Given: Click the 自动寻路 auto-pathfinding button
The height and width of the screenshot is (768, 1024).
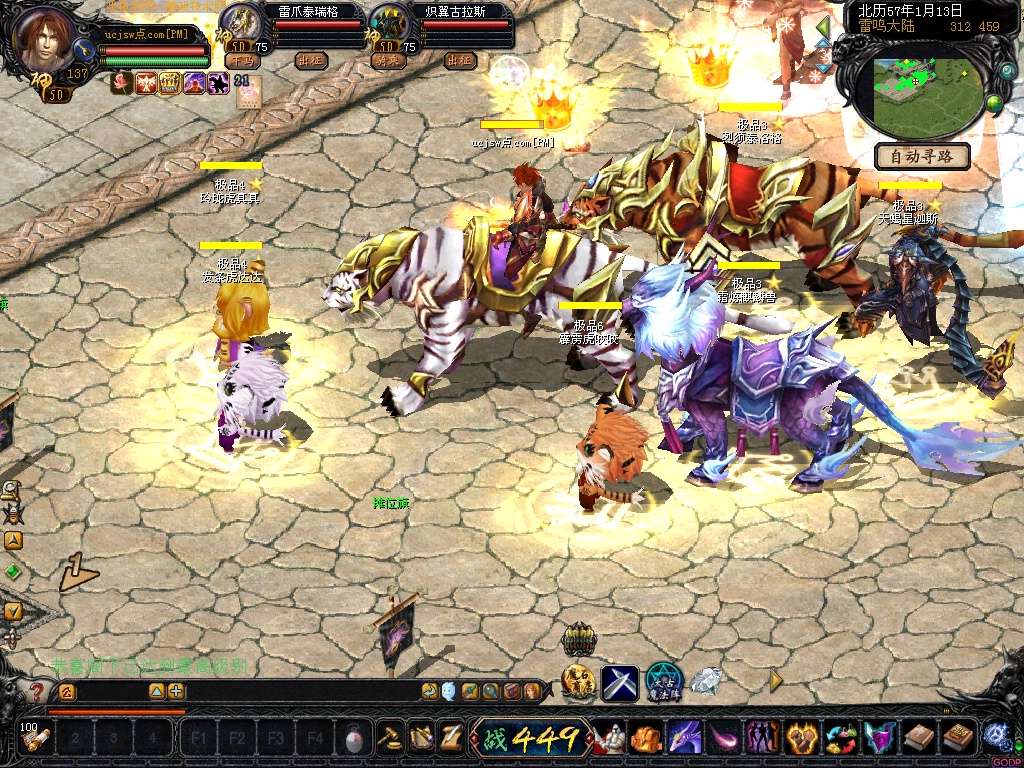Looking at the screenshot, I should 922,156.
